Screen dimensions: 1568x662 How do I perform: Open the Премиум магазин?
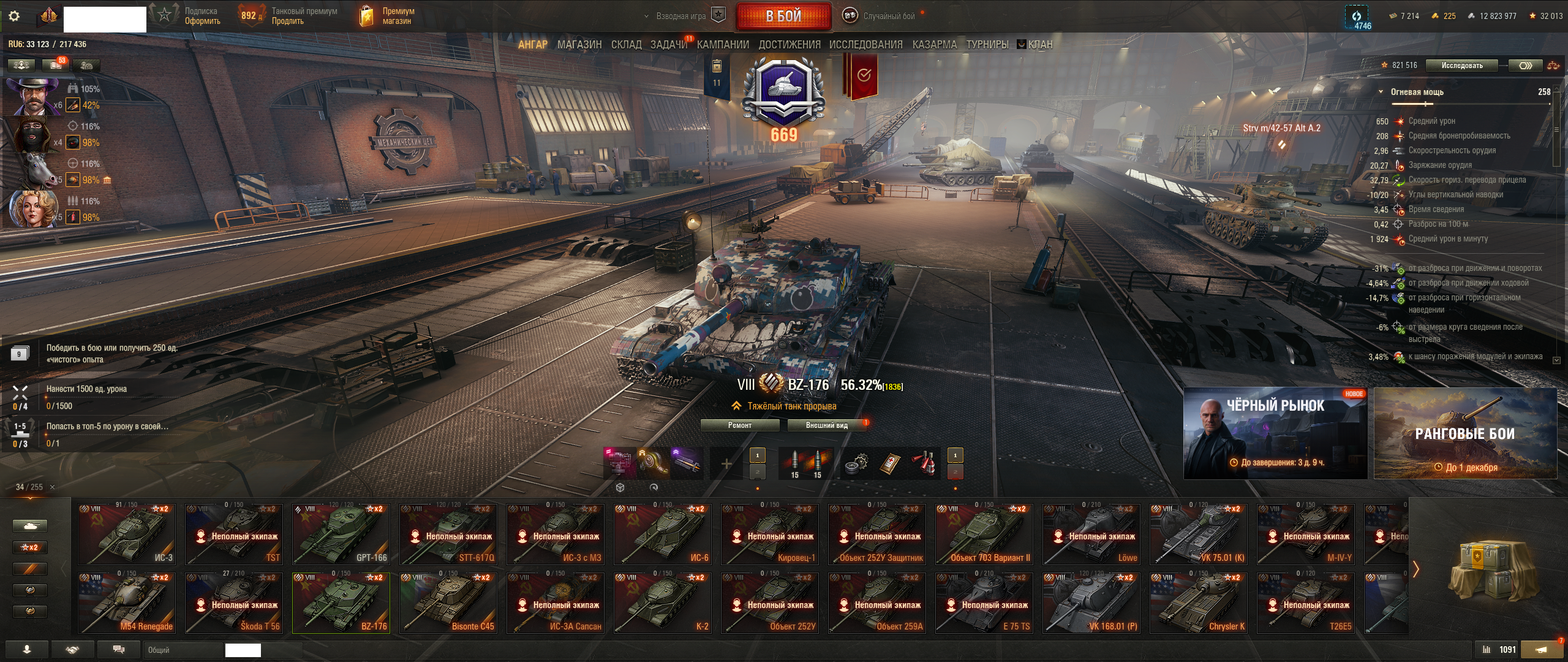(387, 16)
